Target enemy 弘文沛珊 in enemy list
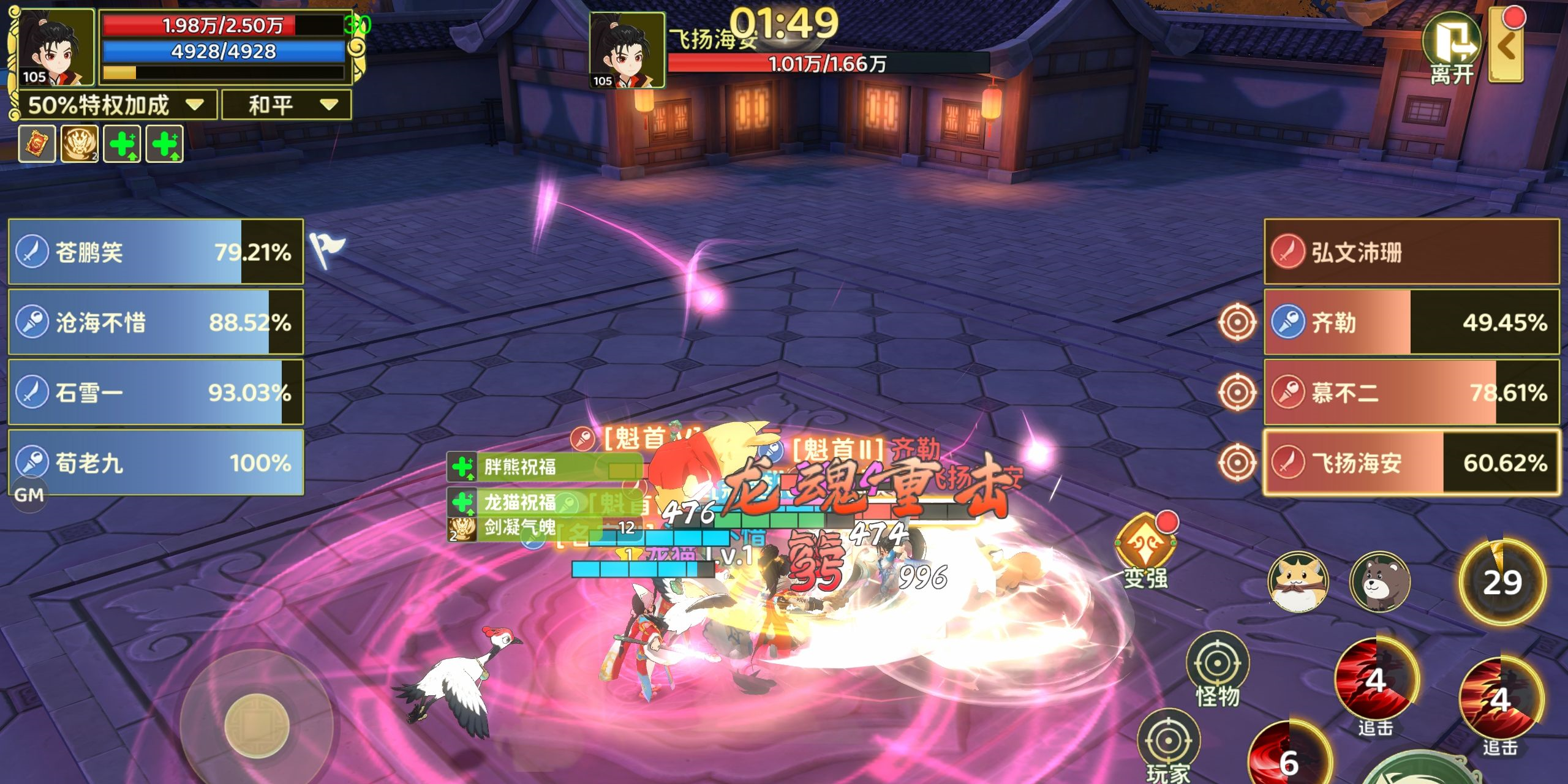This screenshot has width=1568, height=784. (x=1411, y=252)
